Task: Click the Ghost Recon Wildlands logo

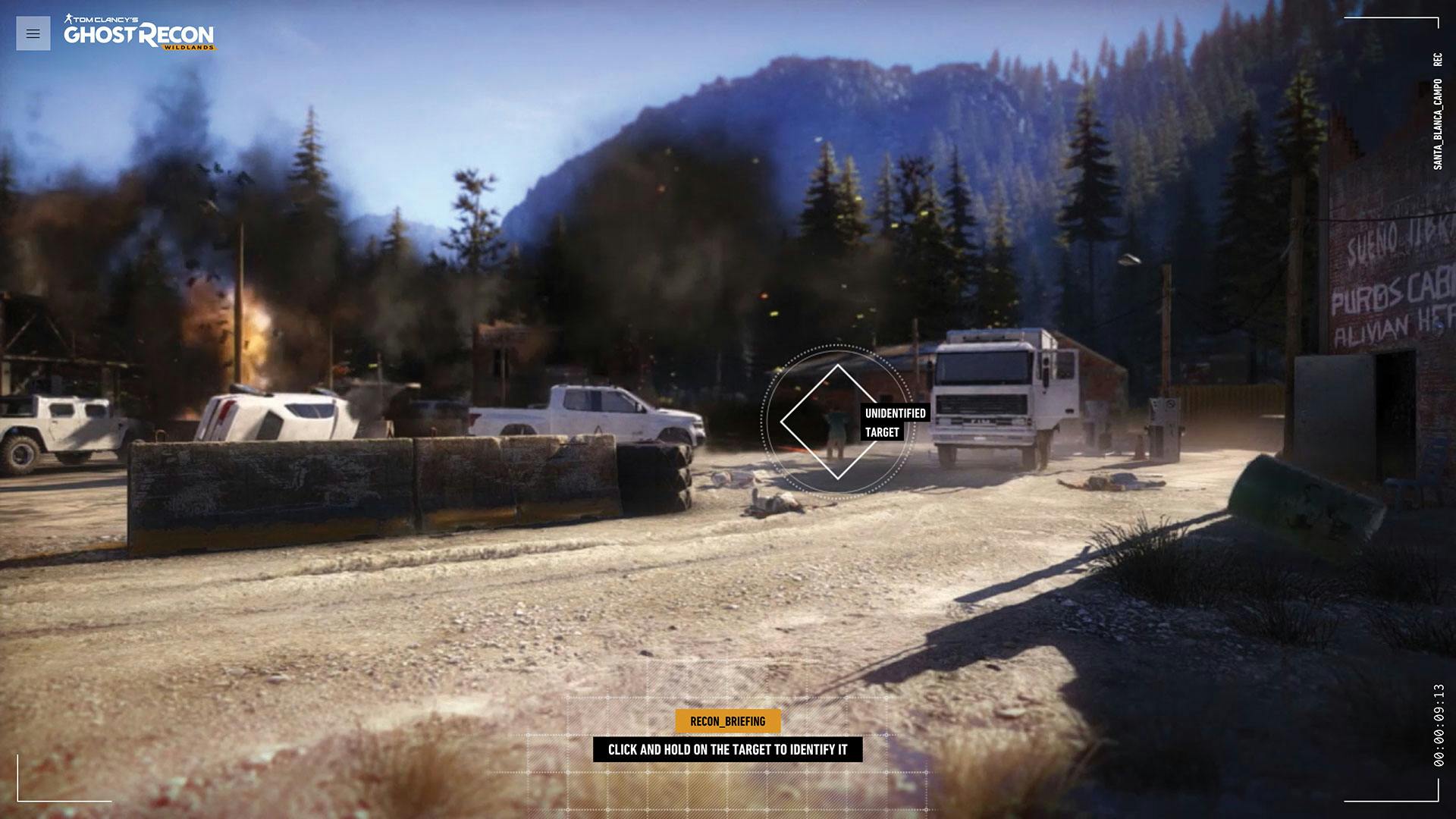Action: pyautogui.click(x=139, y=33)
